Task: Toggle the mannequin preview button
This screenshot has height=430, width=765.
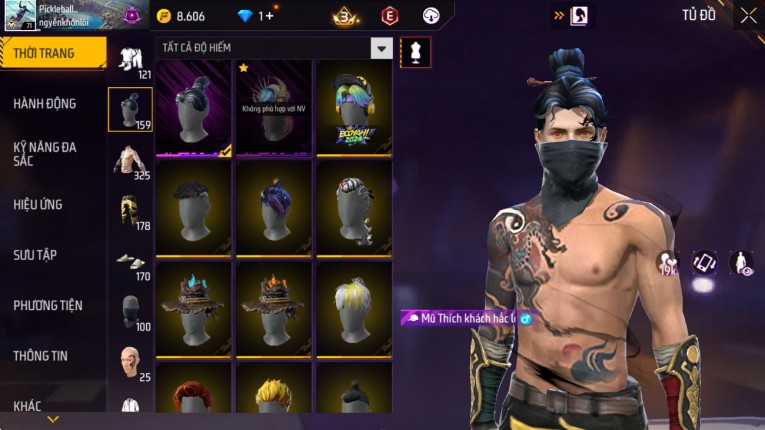Action: (415, 51)
